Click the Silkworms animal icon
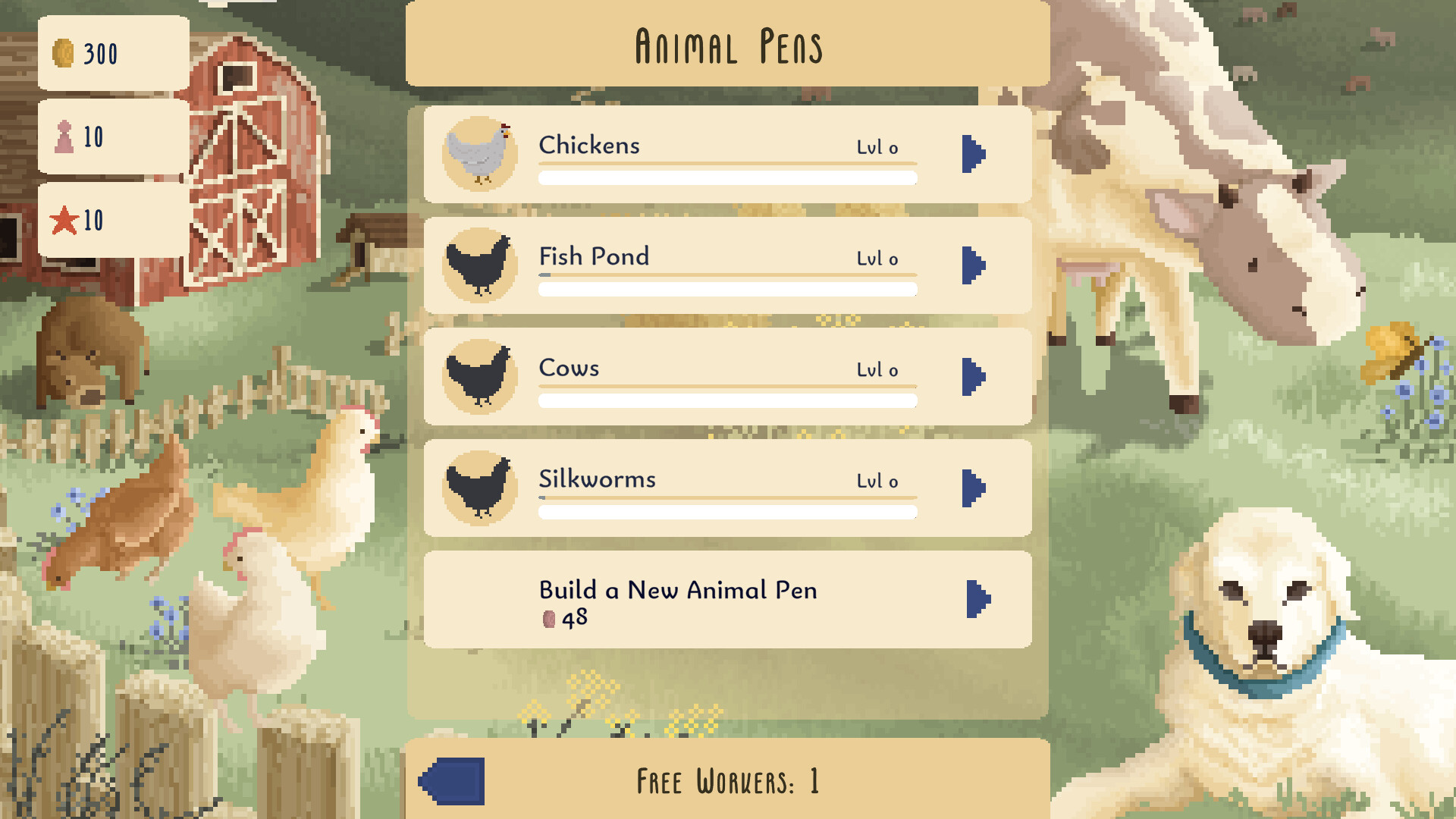The height and width of the screenshot is (819, 1456). tap(479, 486)
